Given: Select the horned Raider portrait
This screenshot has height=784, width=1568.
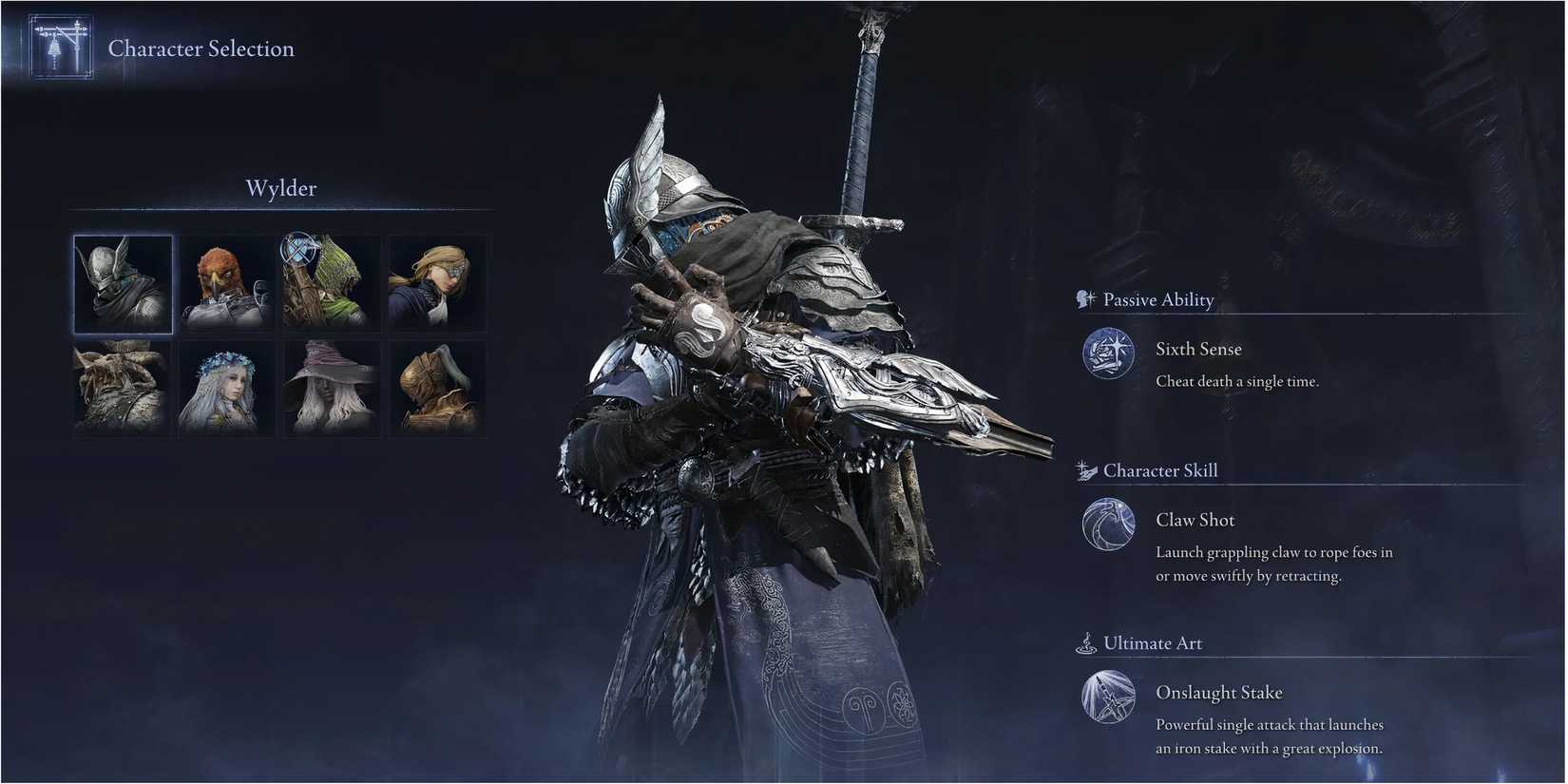Looking at the screenshot, I should pos(122,390).
